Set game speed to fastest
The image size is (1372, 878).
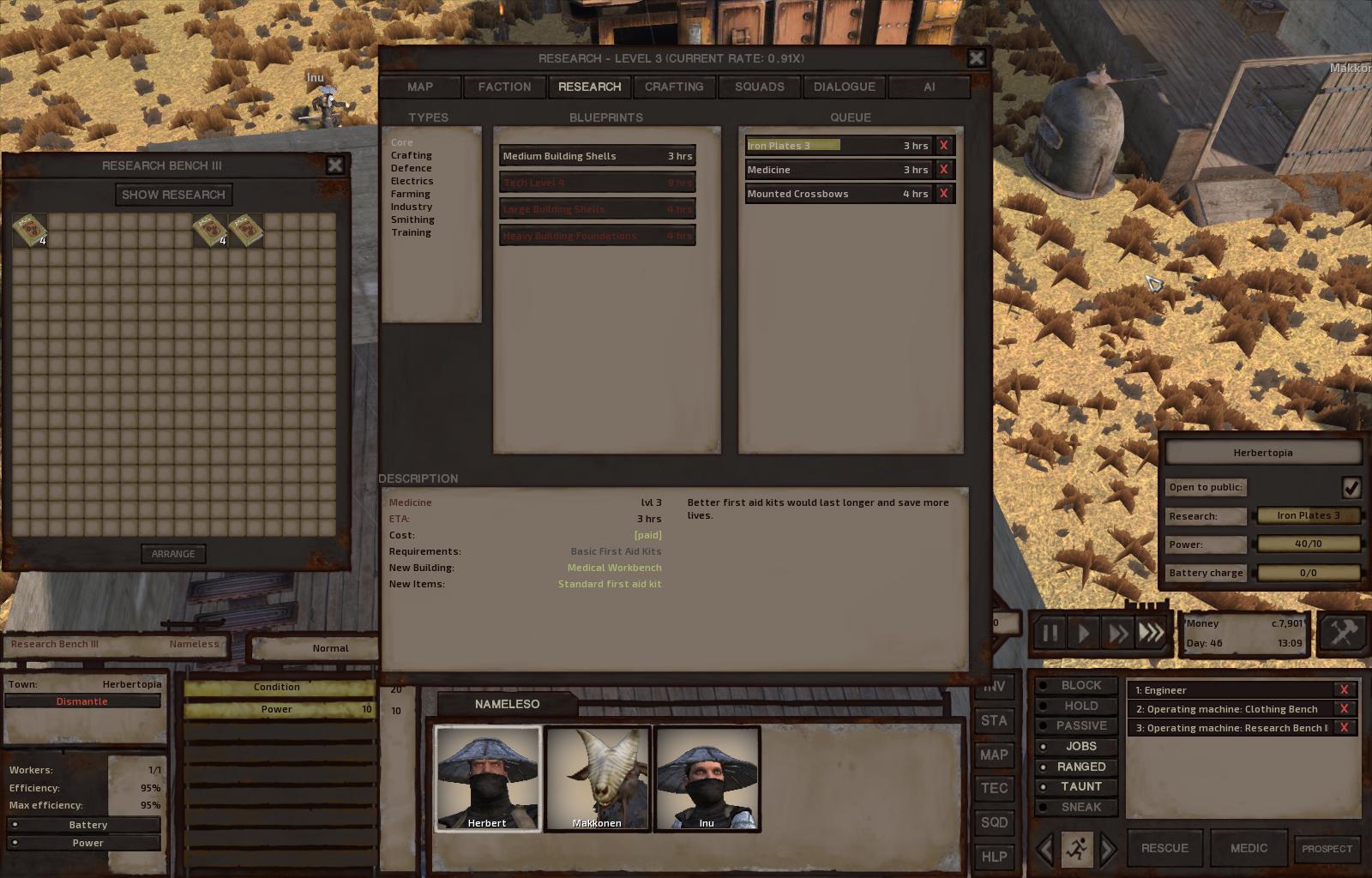coord(1152,634)
